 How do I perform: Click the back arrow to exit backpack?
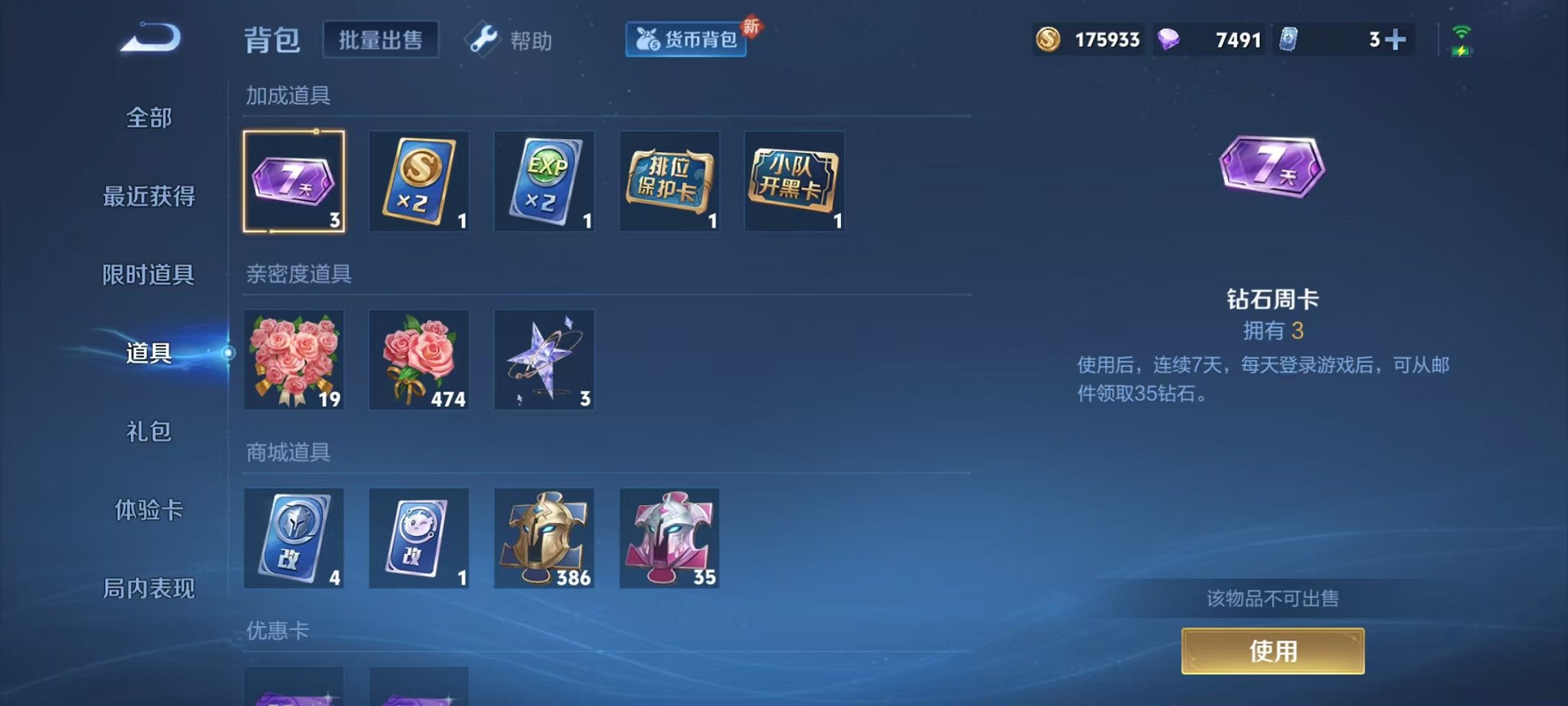[151, 40]
